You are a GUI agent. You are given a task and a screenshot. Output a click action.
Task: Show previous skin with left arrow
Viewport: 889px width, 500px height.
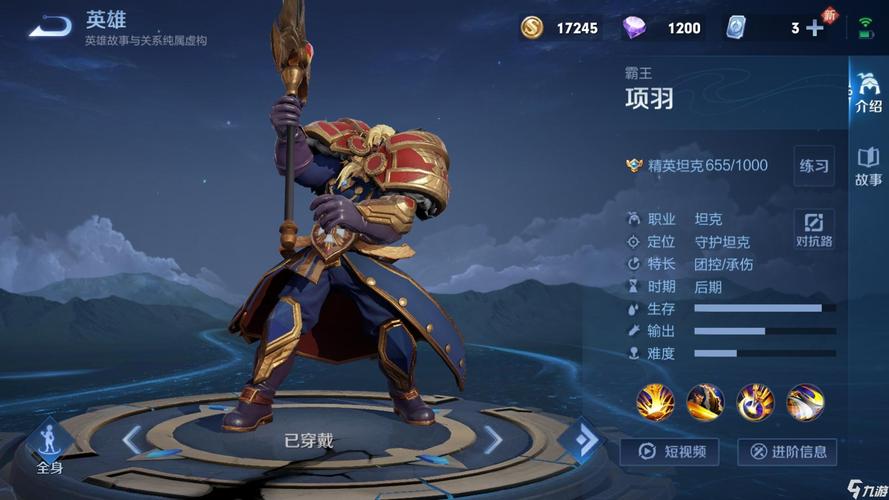tap(132, 440)
